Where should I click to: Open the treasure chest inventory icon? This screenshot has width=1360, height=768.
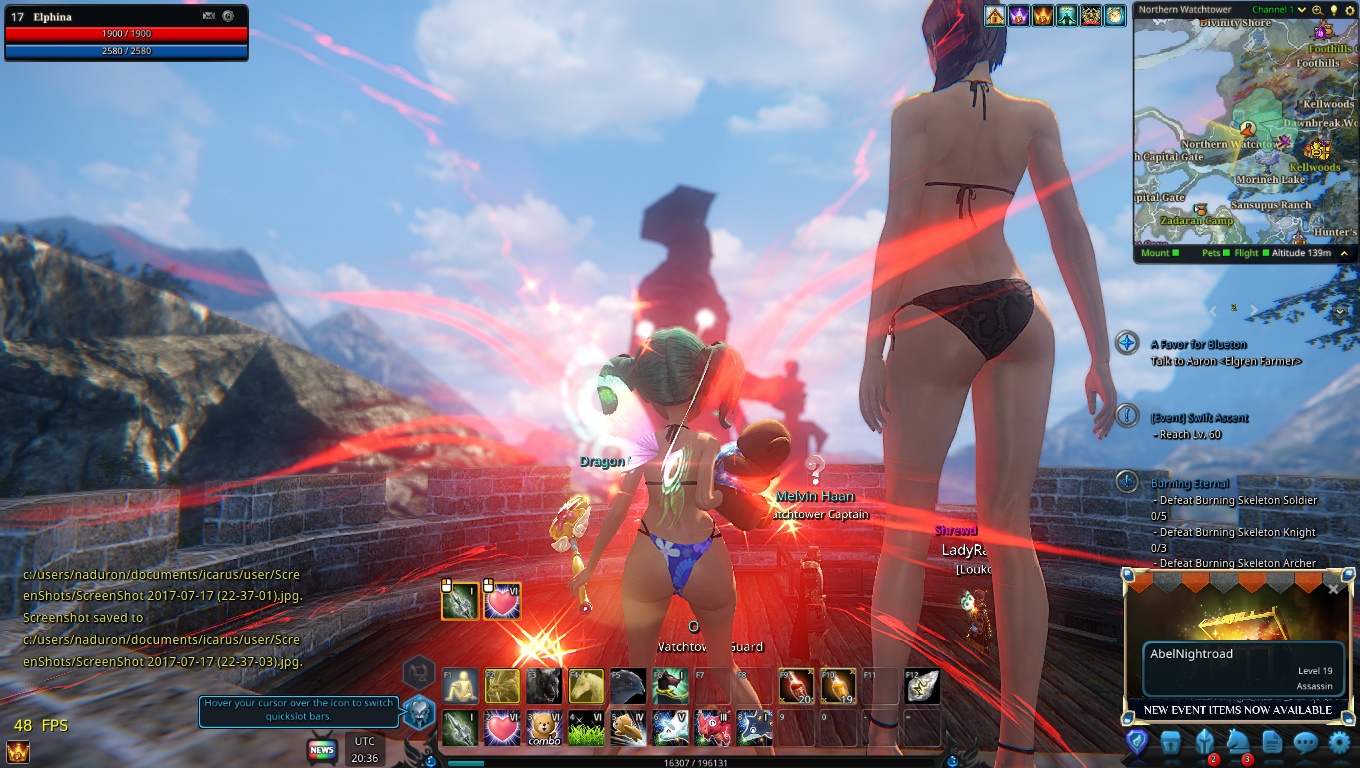(x=1170, y=742)
